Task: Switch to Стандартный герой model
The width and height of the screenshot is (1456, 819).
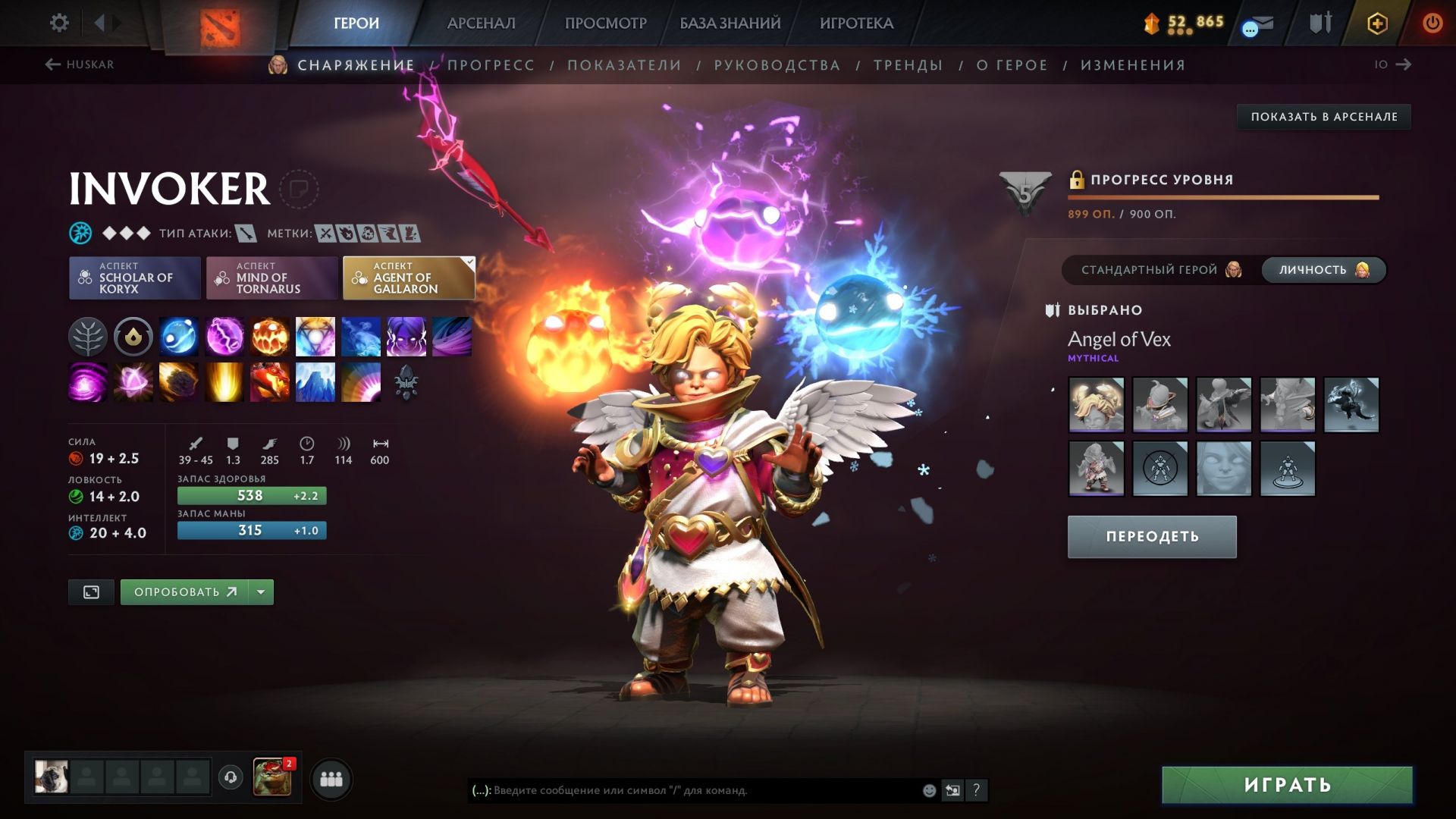Action: click(x=1159, y=270)
